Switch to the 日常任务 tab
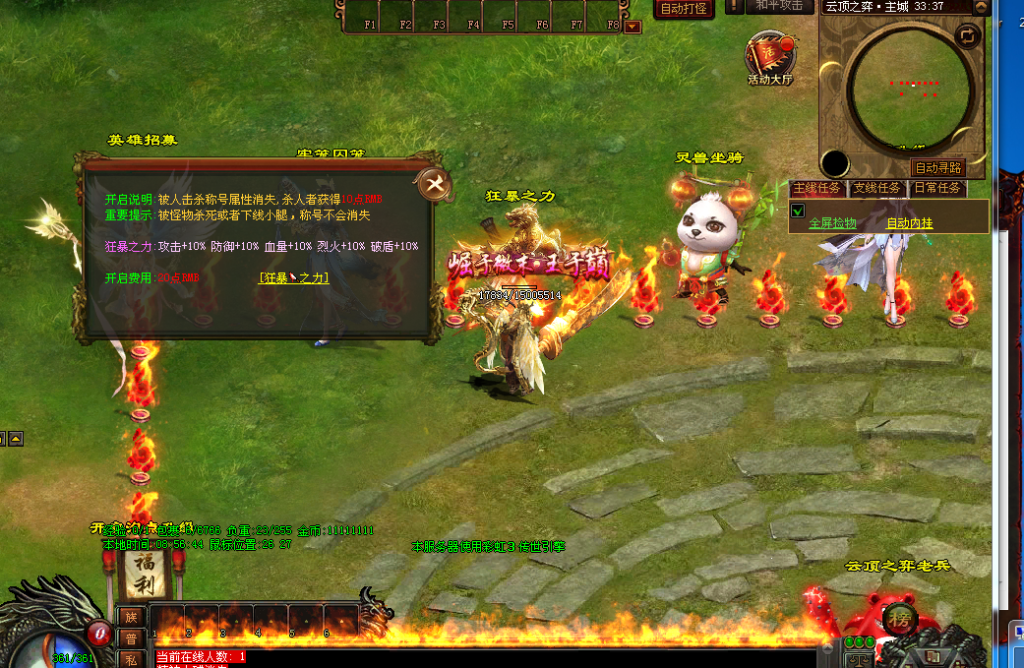Image resolution: width=1024 pixels, height=668 pixels. 937,188
